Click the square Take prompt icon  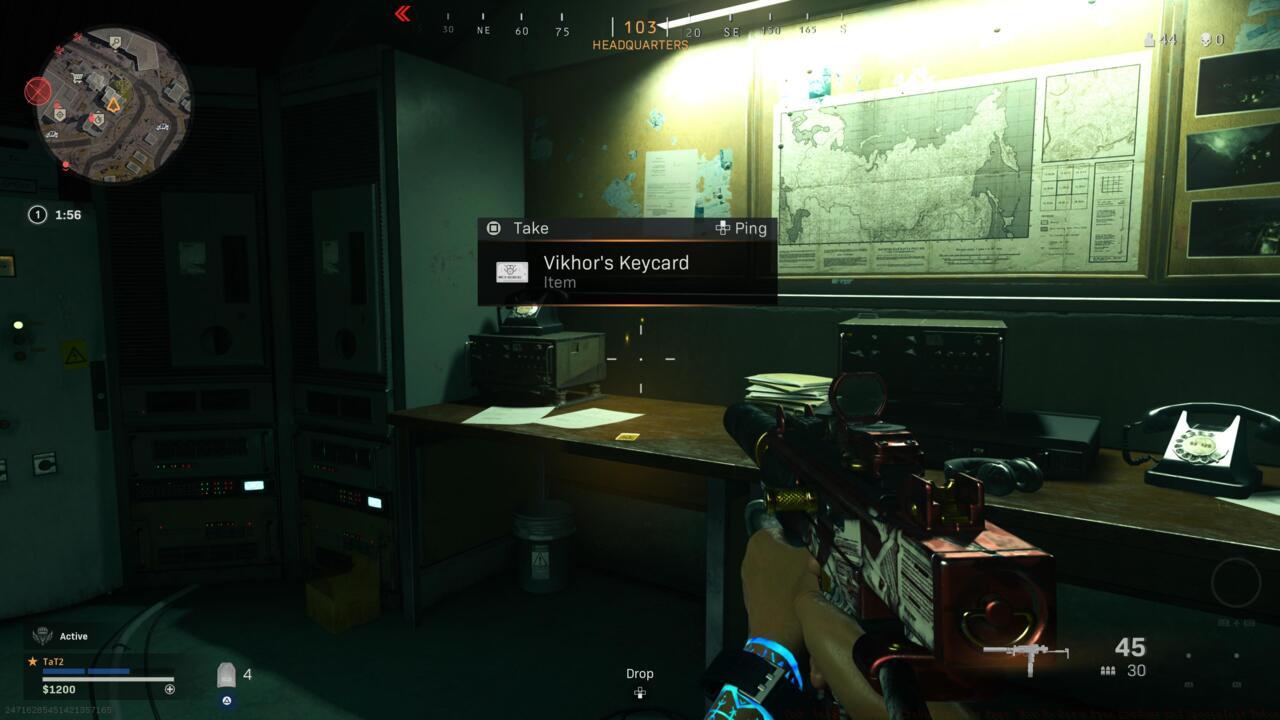coord(493,228)
